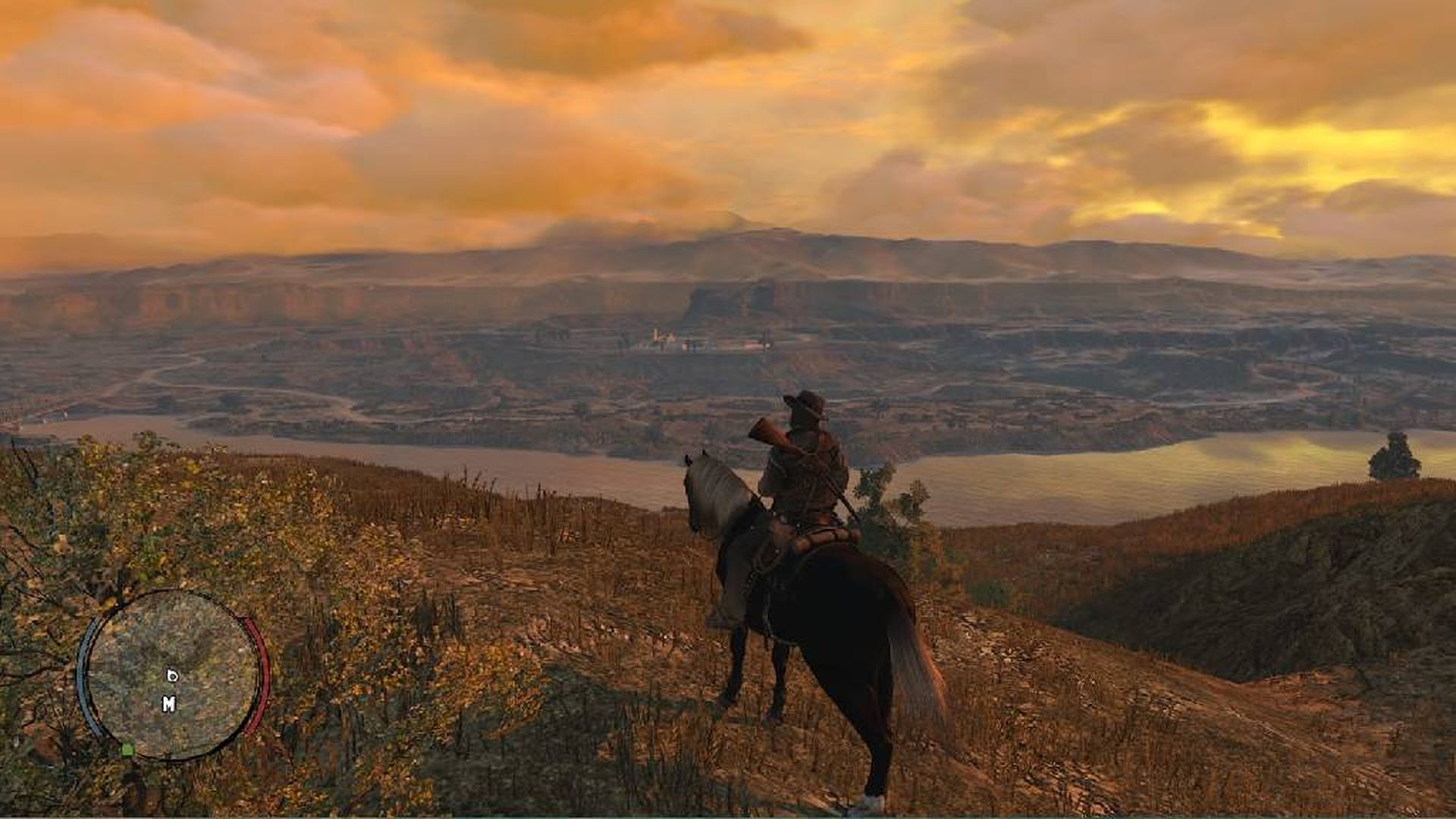
Task: Select the player position cursor on minimap
Action: pos(172,675)
